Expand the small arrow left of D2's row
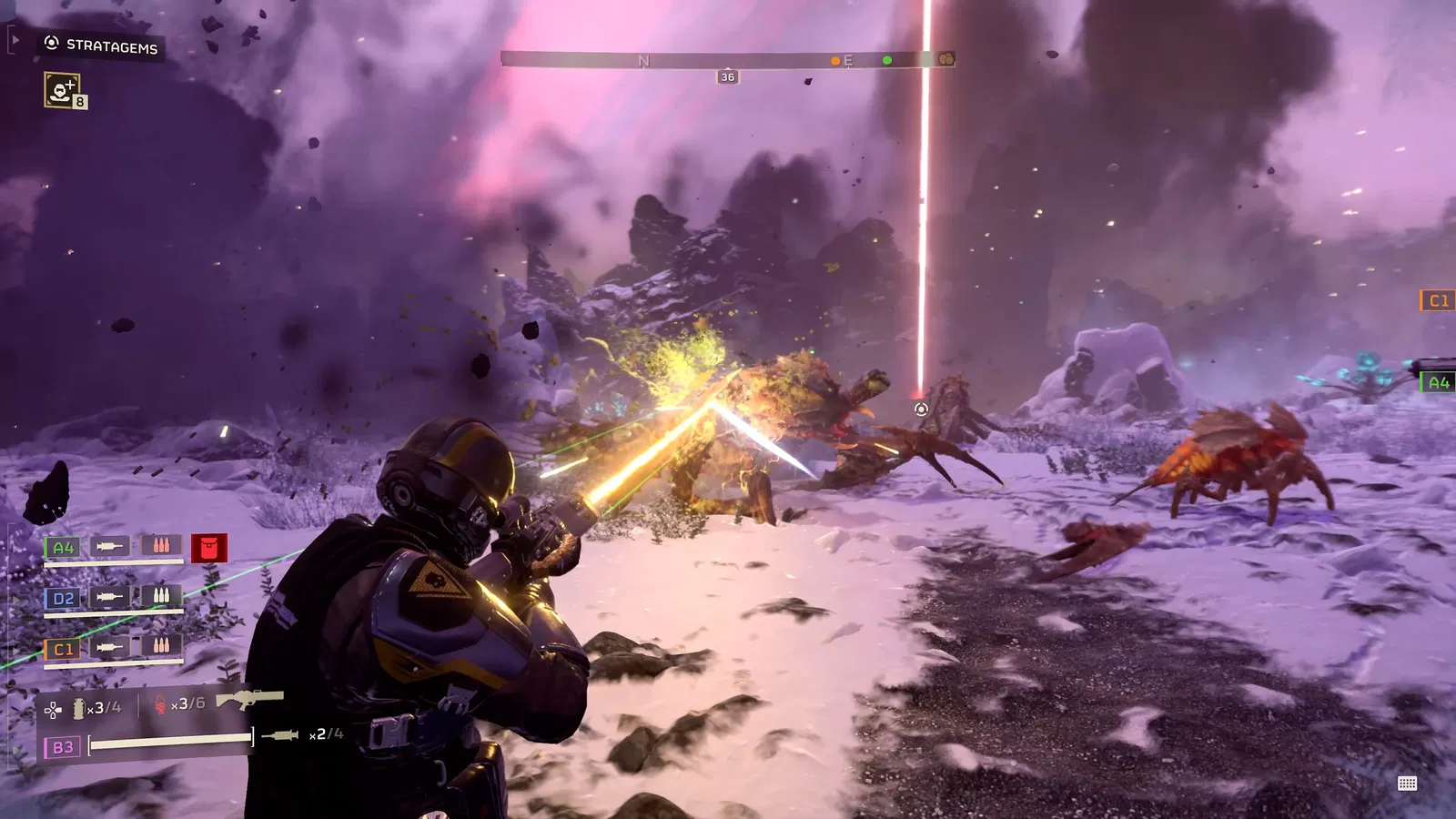 (x=15, y=598)
